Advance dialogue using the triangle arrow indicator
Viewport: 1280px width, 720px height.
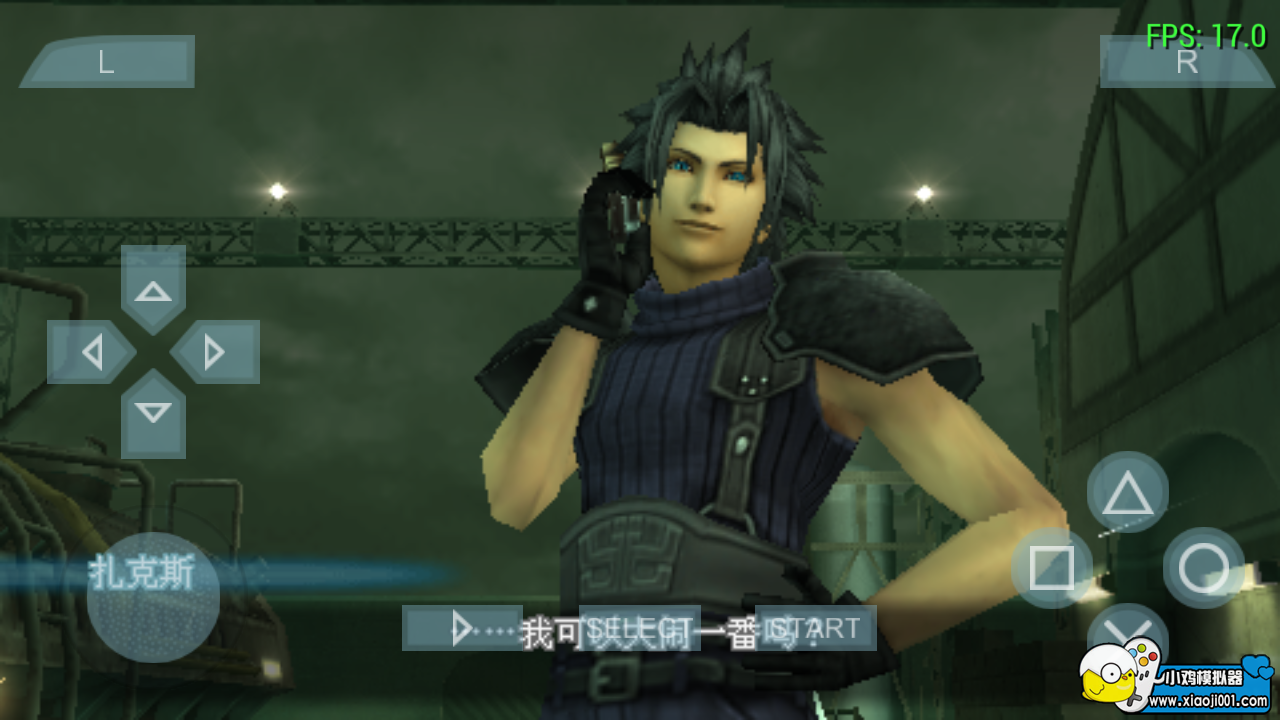tap(462, 628)
